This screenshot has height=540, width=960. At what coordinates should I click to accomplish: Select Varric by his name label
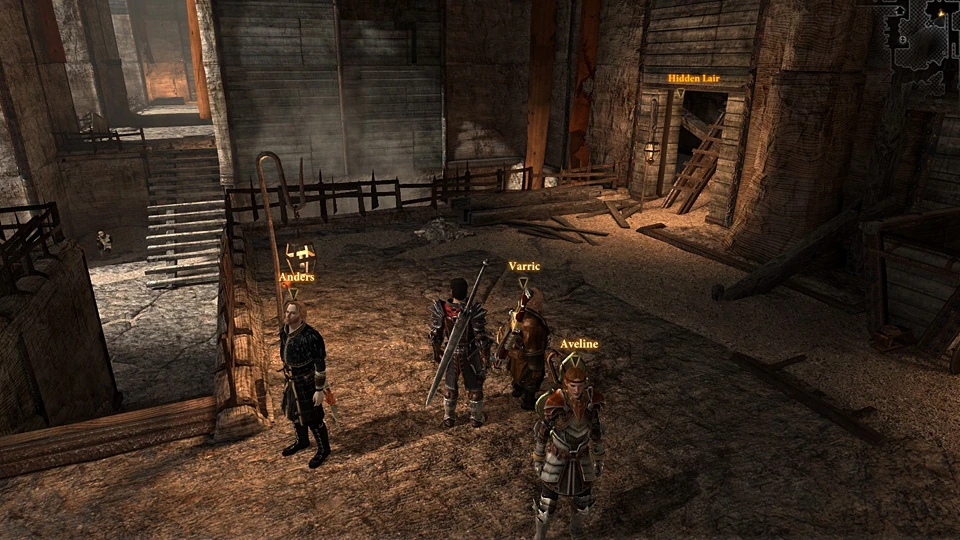tap(524, 266)
